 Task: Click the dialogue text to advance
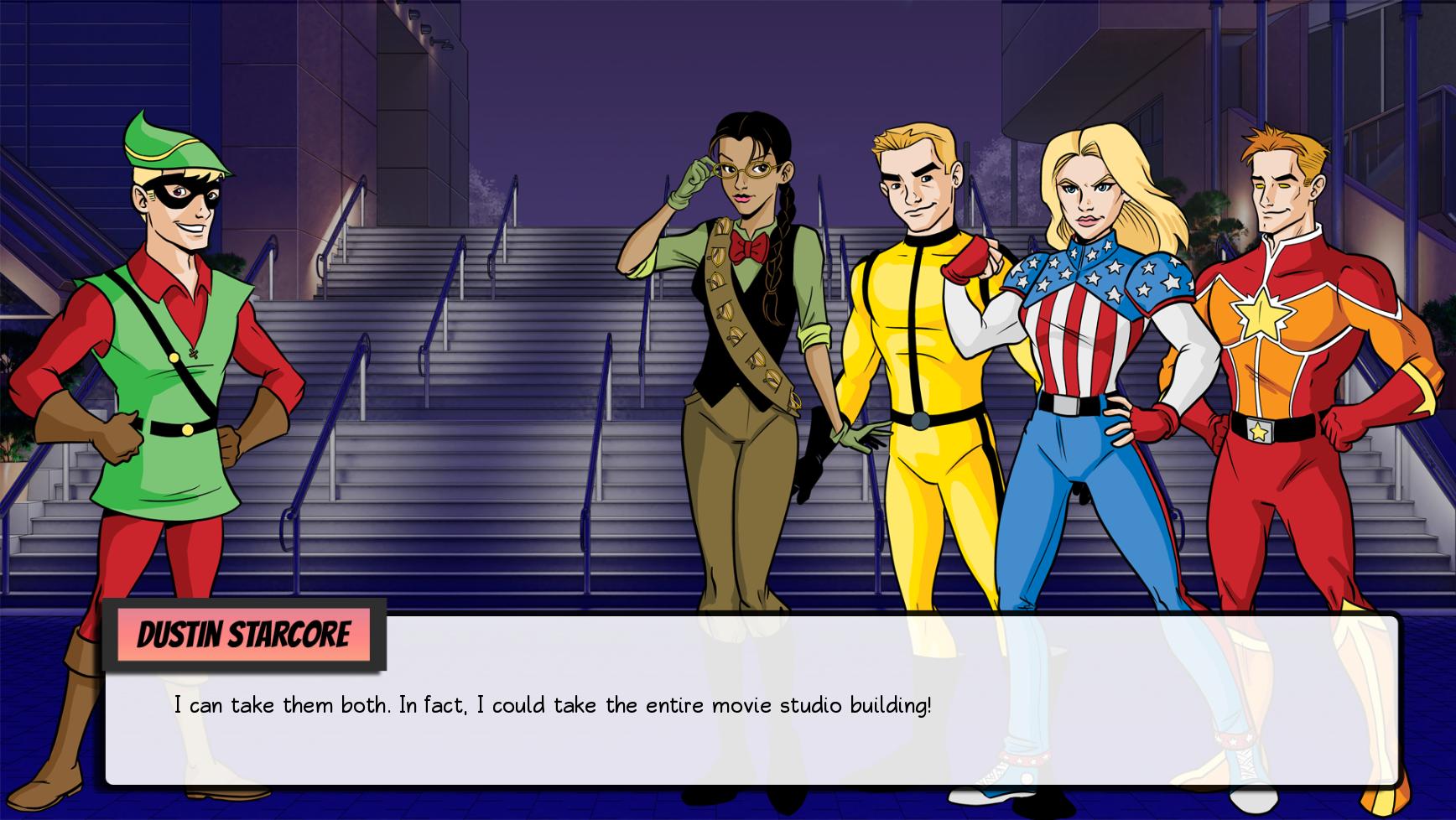554,704
